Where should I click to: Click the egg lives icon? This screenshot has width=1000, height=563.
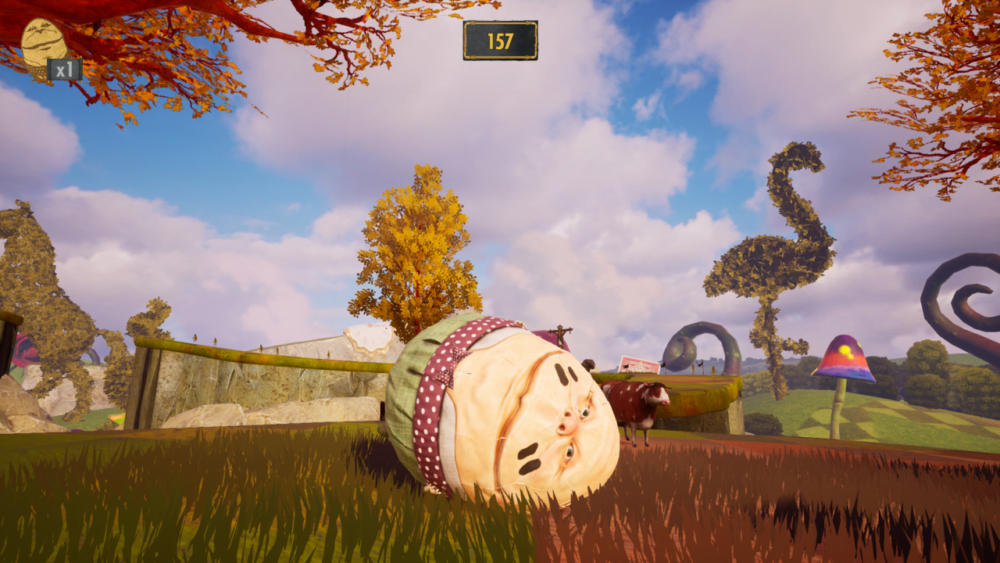43,43
